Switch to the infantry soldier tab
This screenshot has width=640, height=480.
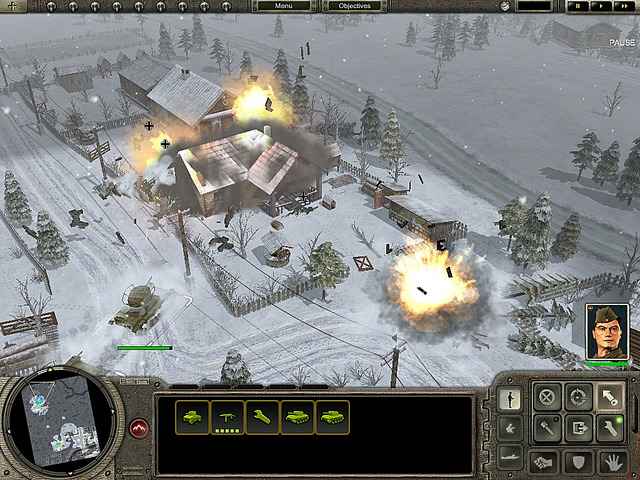[x=509, y=397]
